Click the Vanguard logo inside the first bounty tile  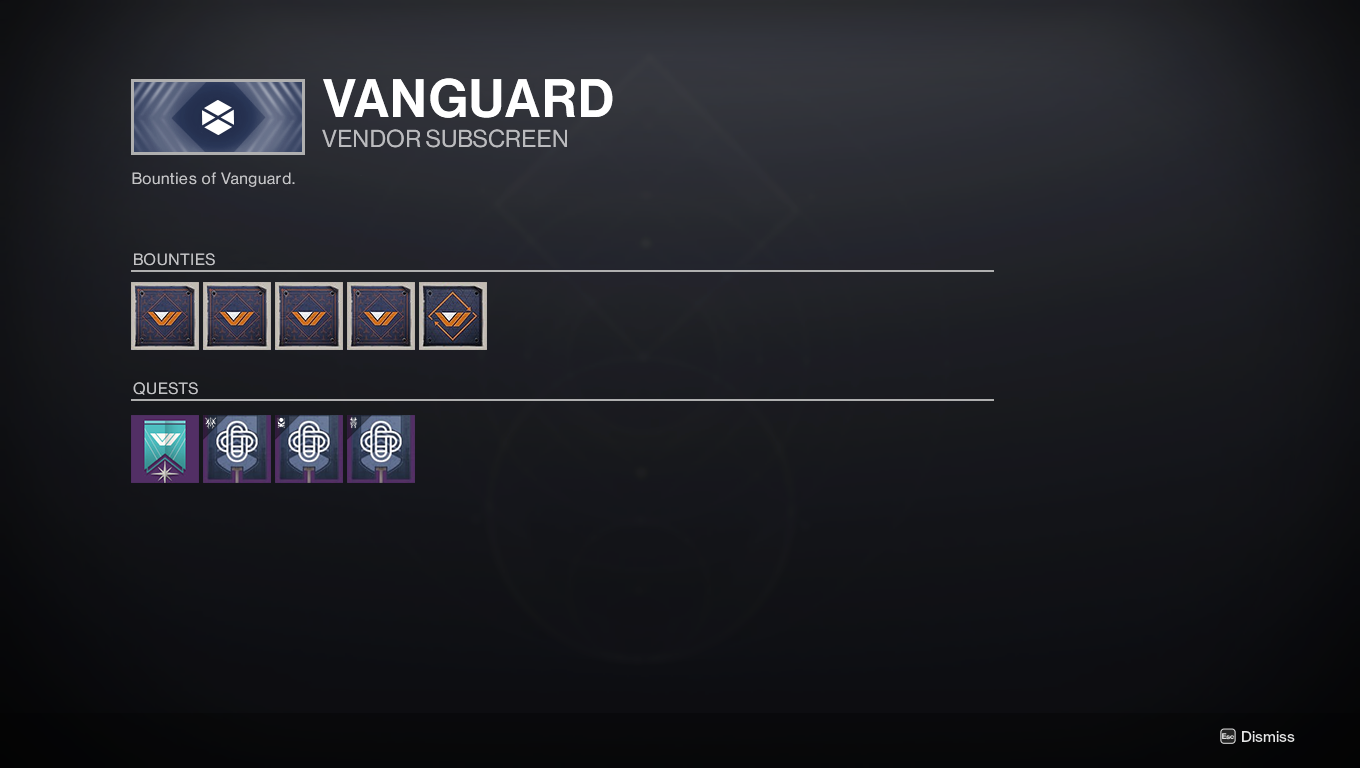(165, 315)
